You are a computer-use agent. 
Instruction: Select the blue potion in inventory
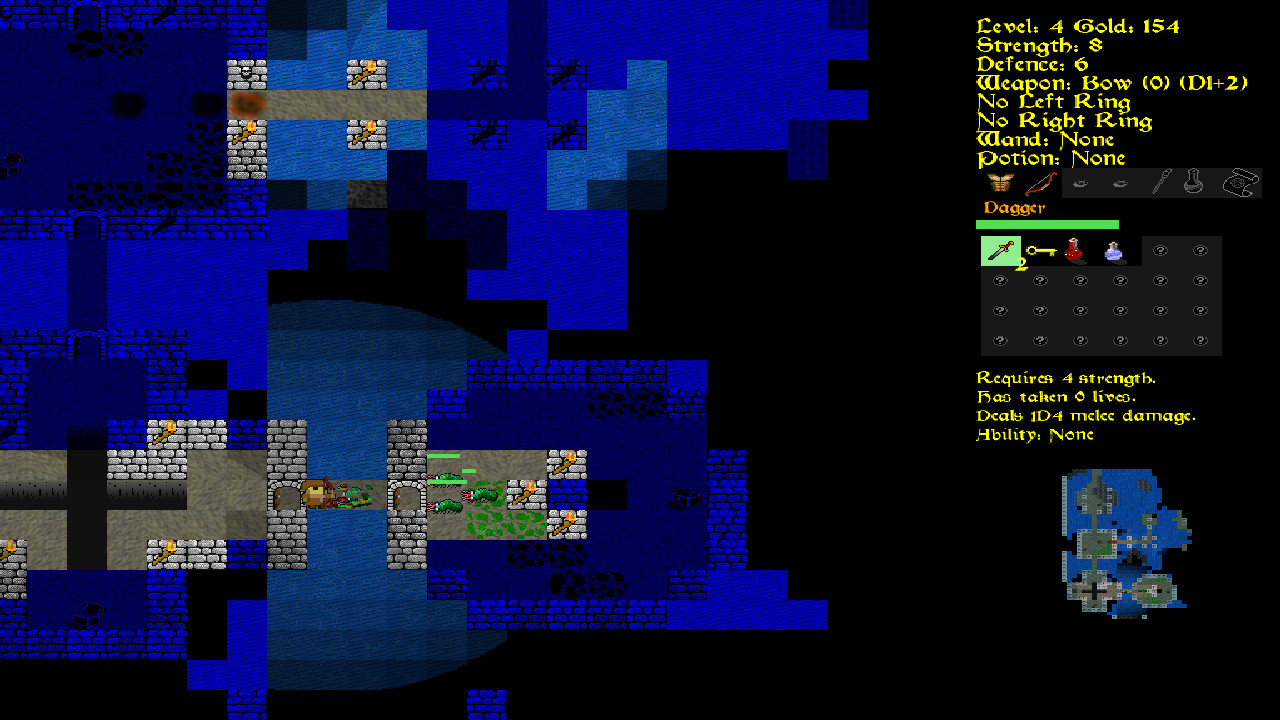point(1113,251)
